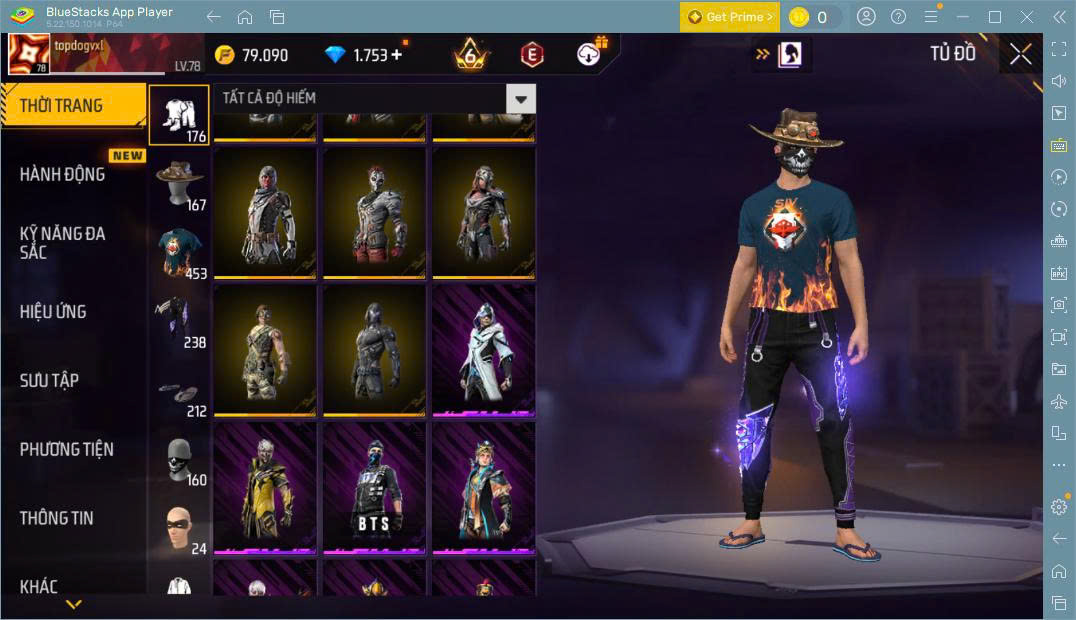
Task: Open the pants subcategory with 238 items
Action: (x=180, y=321)
